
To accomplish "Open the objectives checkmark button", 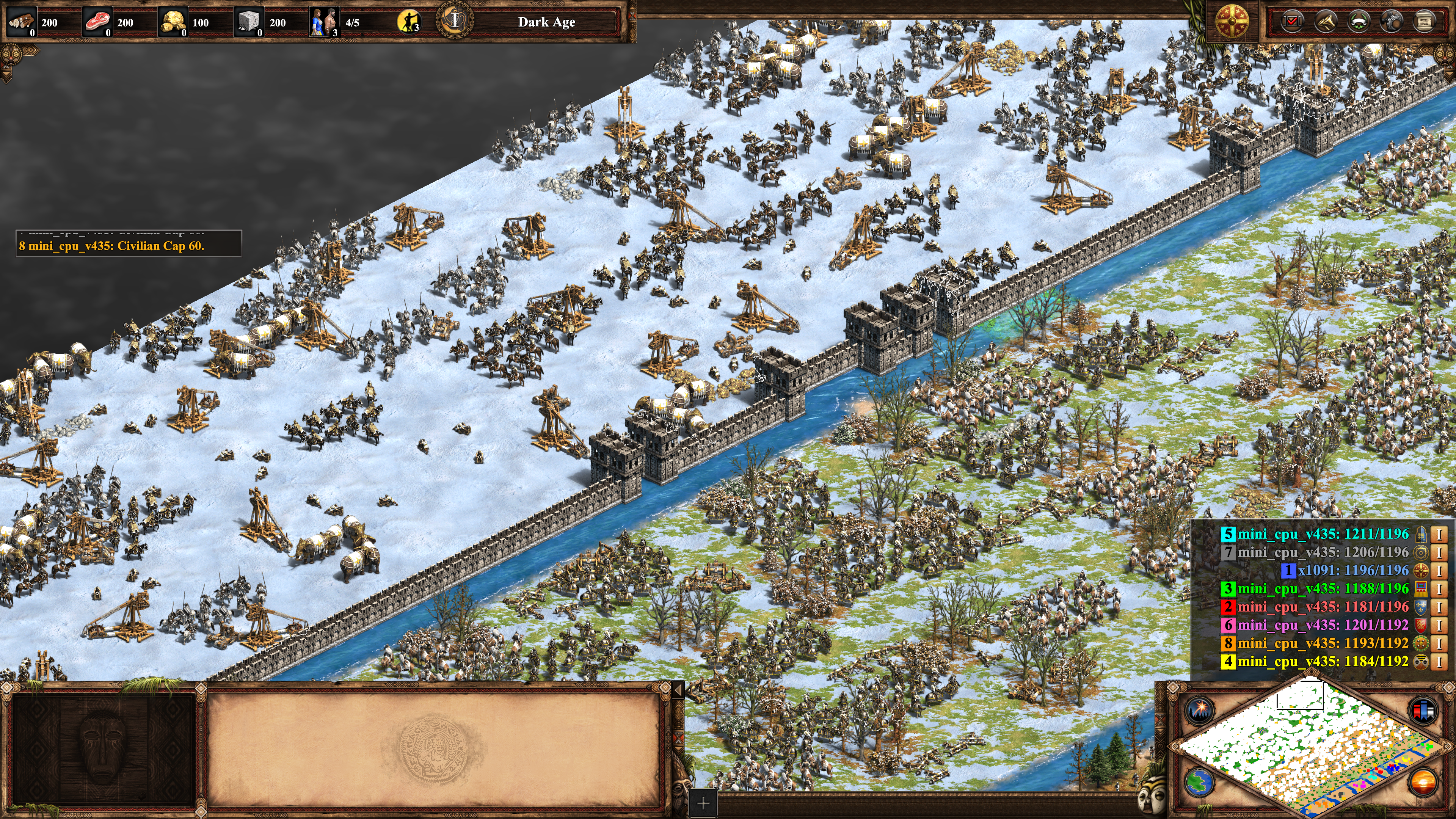I will 1292,22.
